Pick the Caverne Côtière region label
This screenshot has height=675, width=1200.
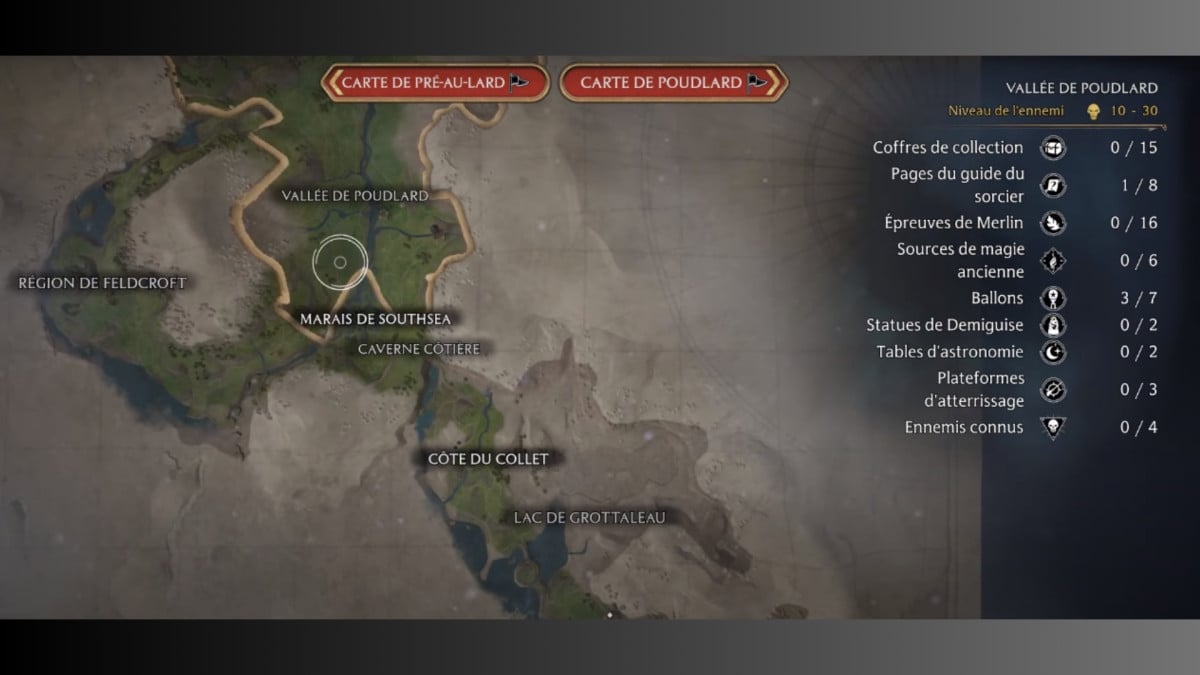[x=419, y=349]
